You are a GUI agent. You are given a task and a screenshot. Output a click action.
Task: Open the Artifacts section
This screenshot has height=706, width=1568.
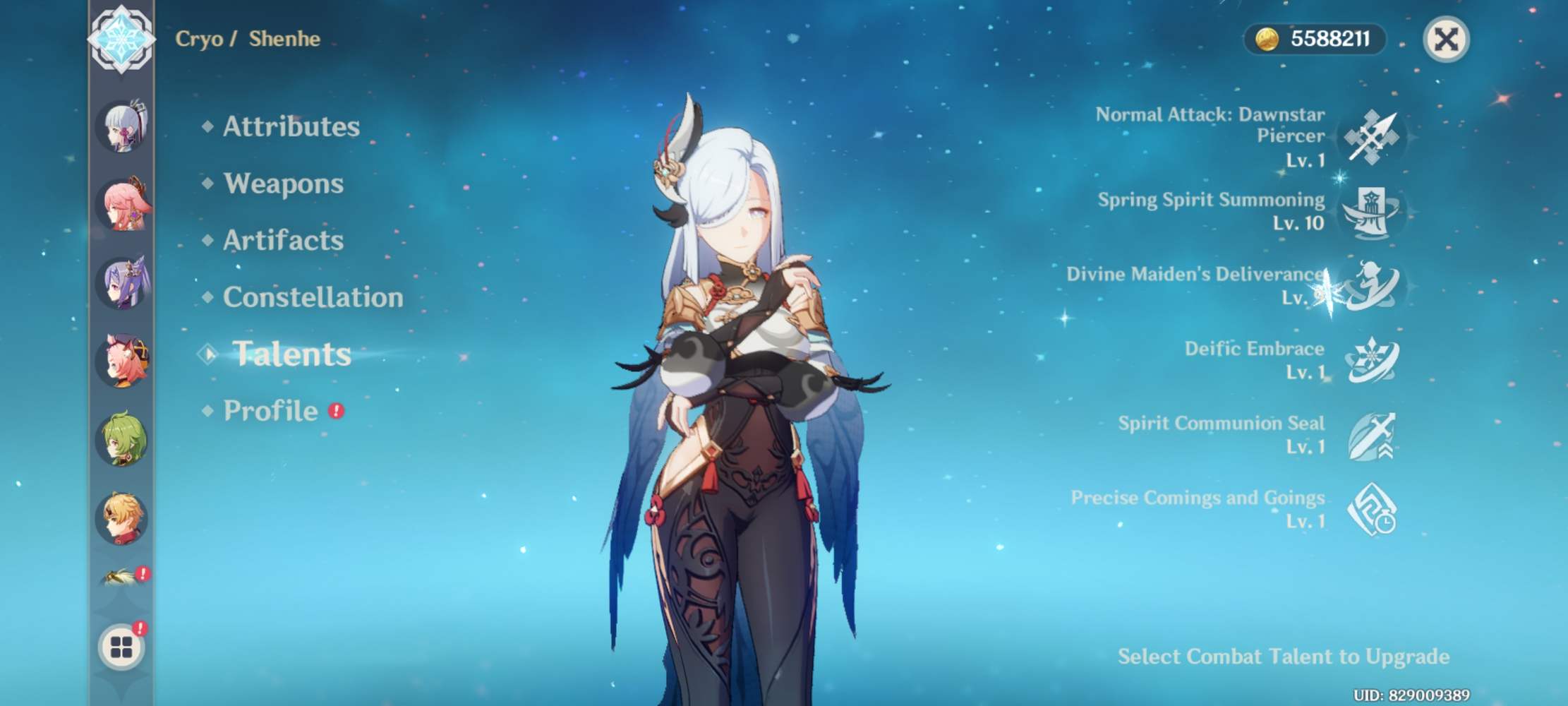tap(281, 241)
